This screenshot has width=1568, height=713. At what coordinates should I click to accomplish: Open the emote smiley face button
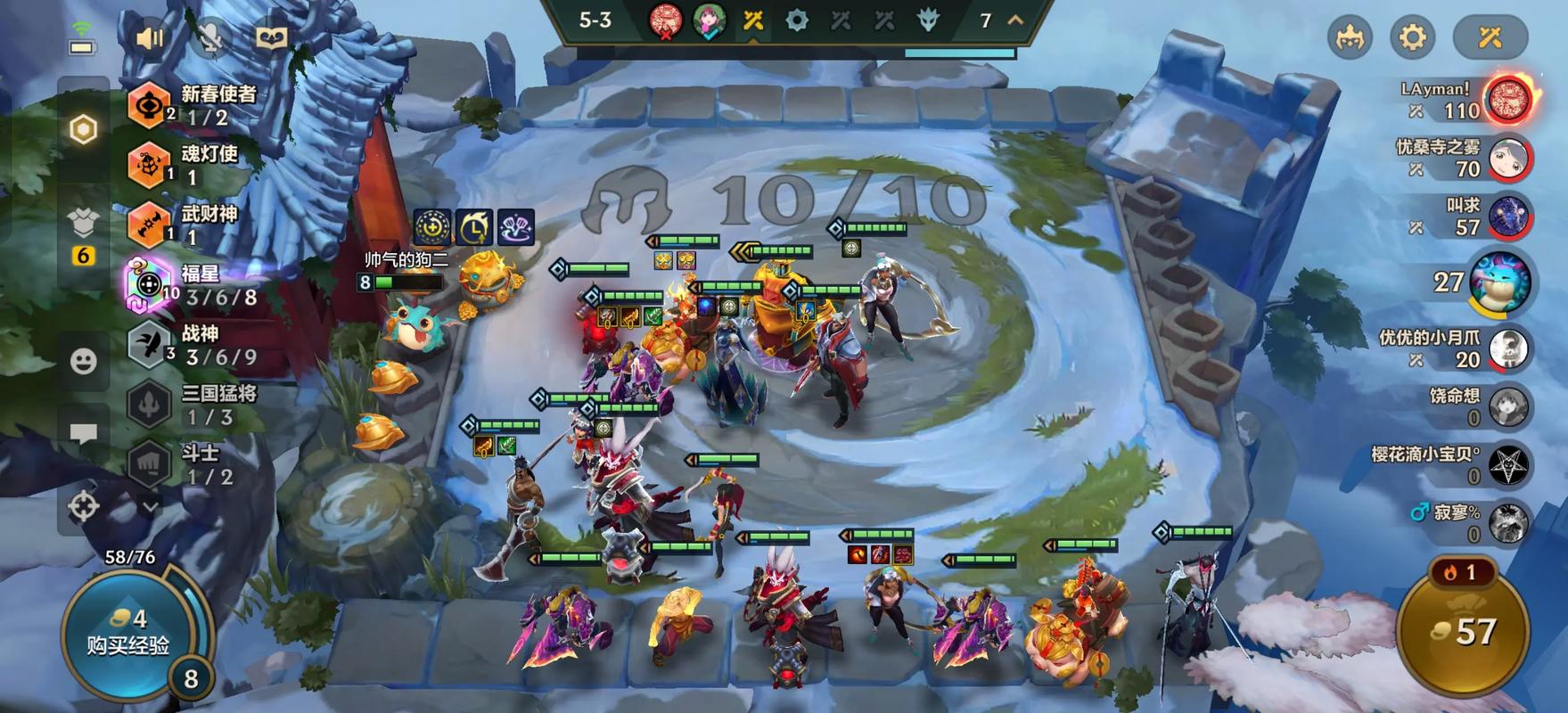click(84, 361)
